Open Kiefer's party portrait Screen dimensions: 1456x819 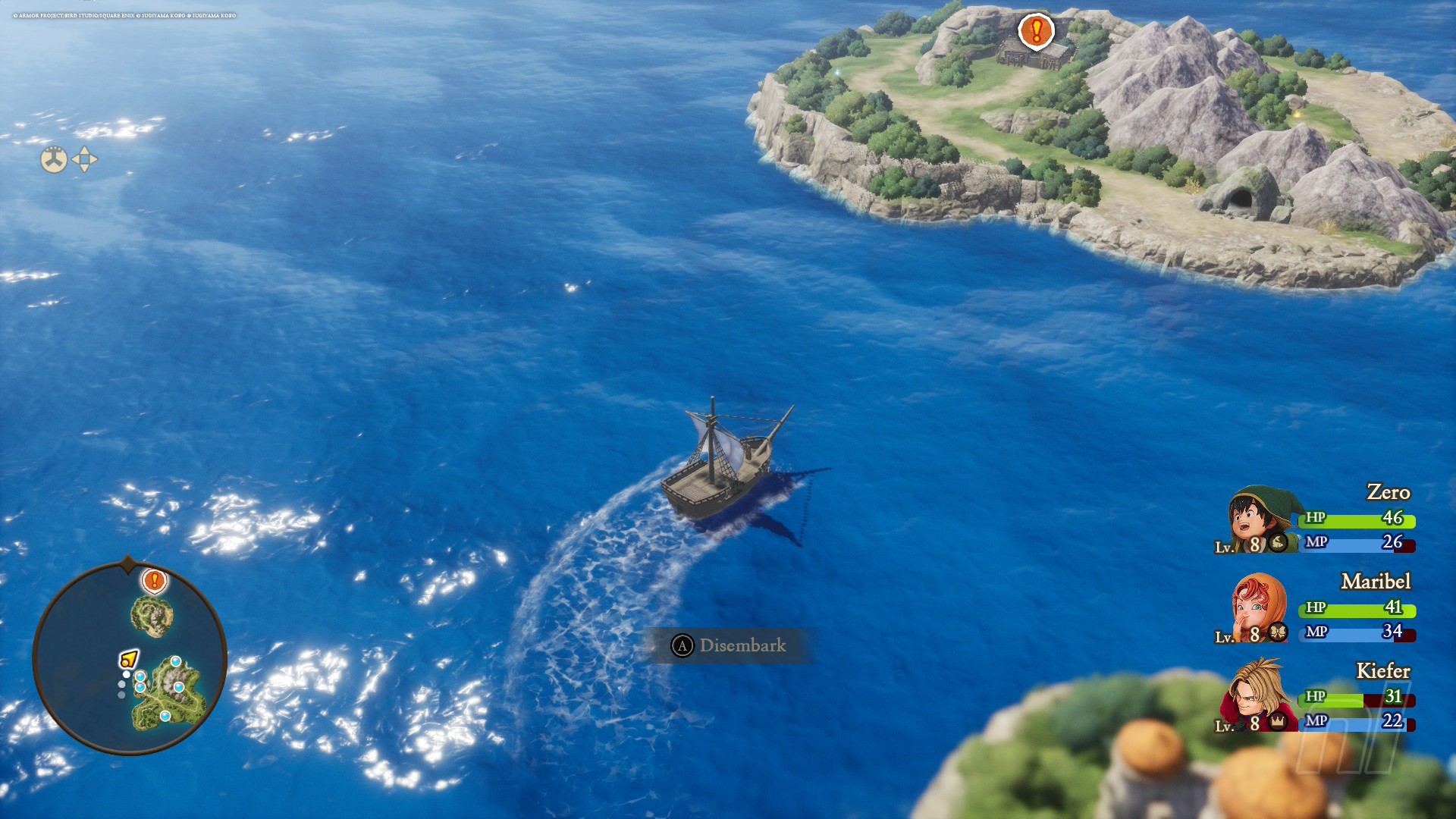point(1257,697)
